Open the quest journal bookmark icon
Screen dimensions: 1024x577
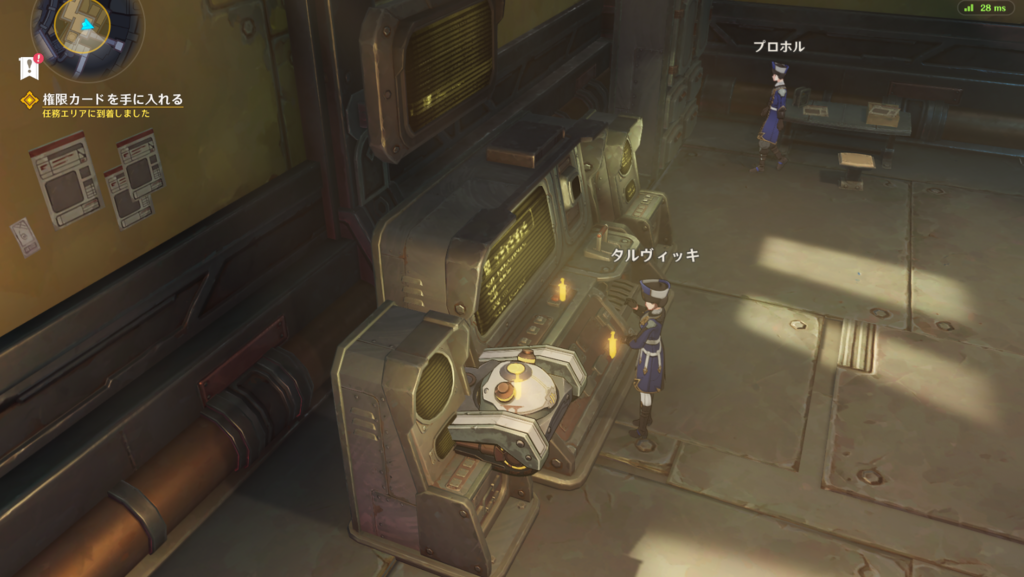point(28,68)
